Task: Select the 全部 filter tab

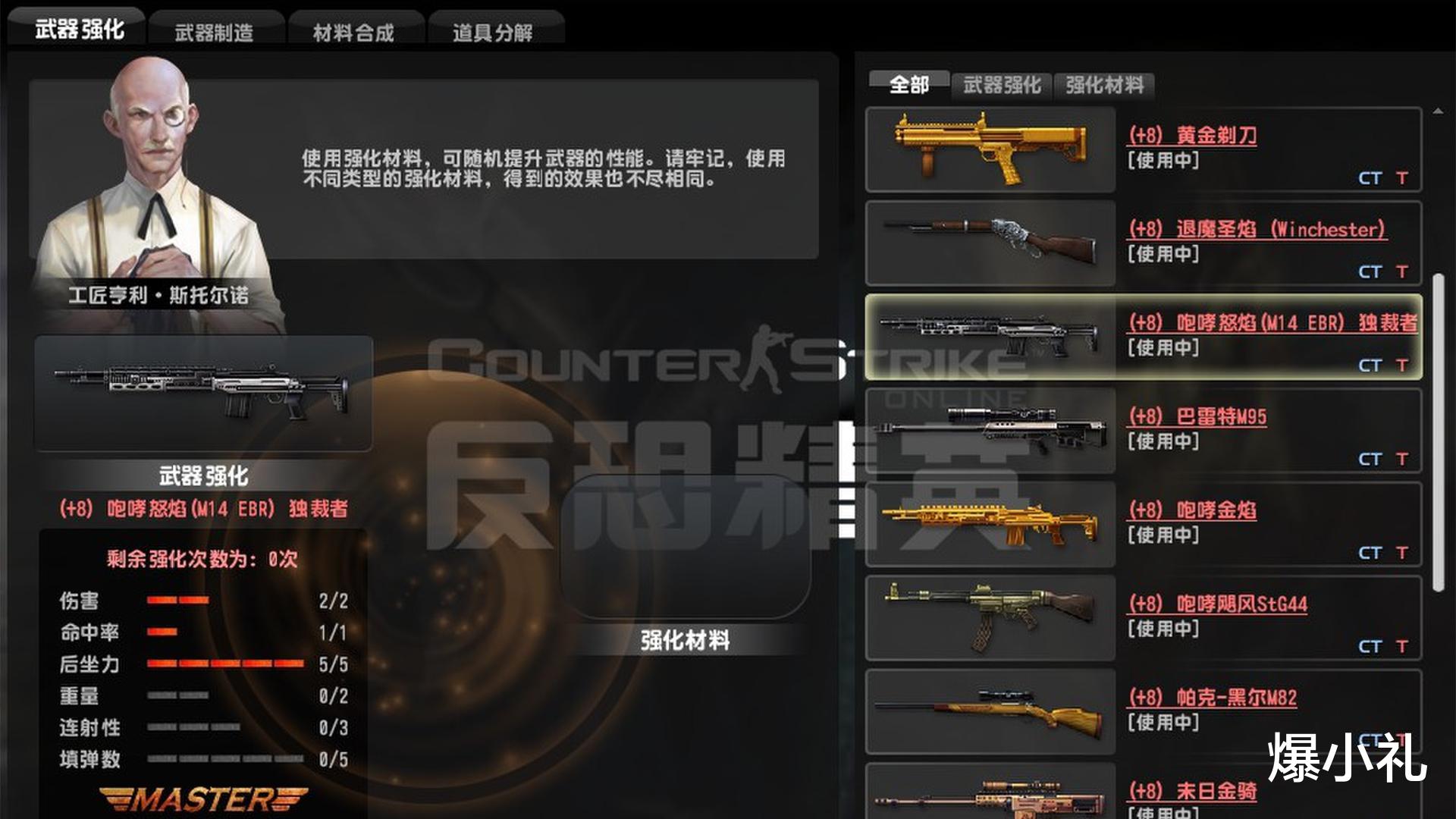Action: point(910,86)
